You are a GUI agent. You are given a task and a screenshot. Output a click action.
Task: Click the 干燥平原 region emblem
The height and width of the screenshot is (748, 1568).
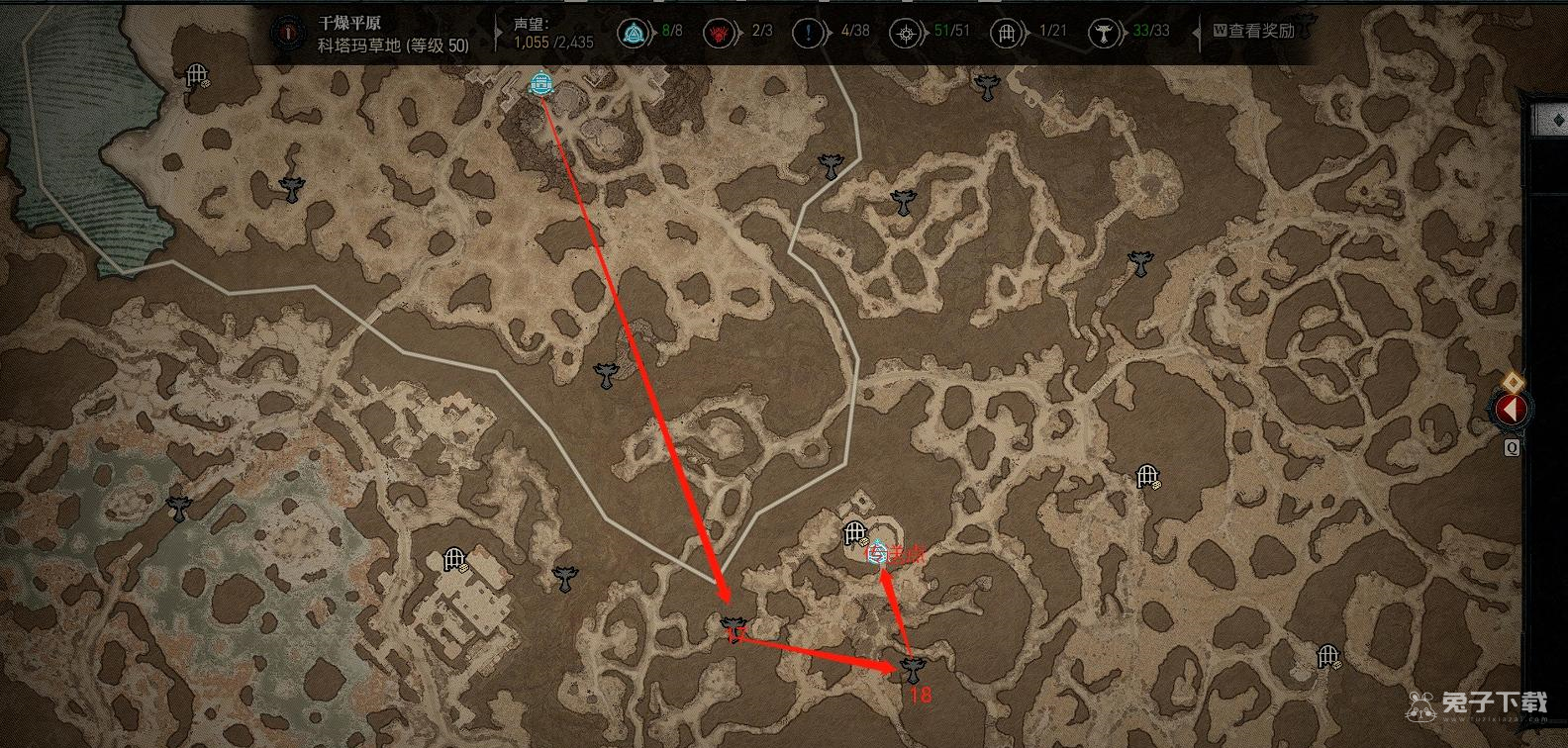pyautogui.click(x=289, y=33)
